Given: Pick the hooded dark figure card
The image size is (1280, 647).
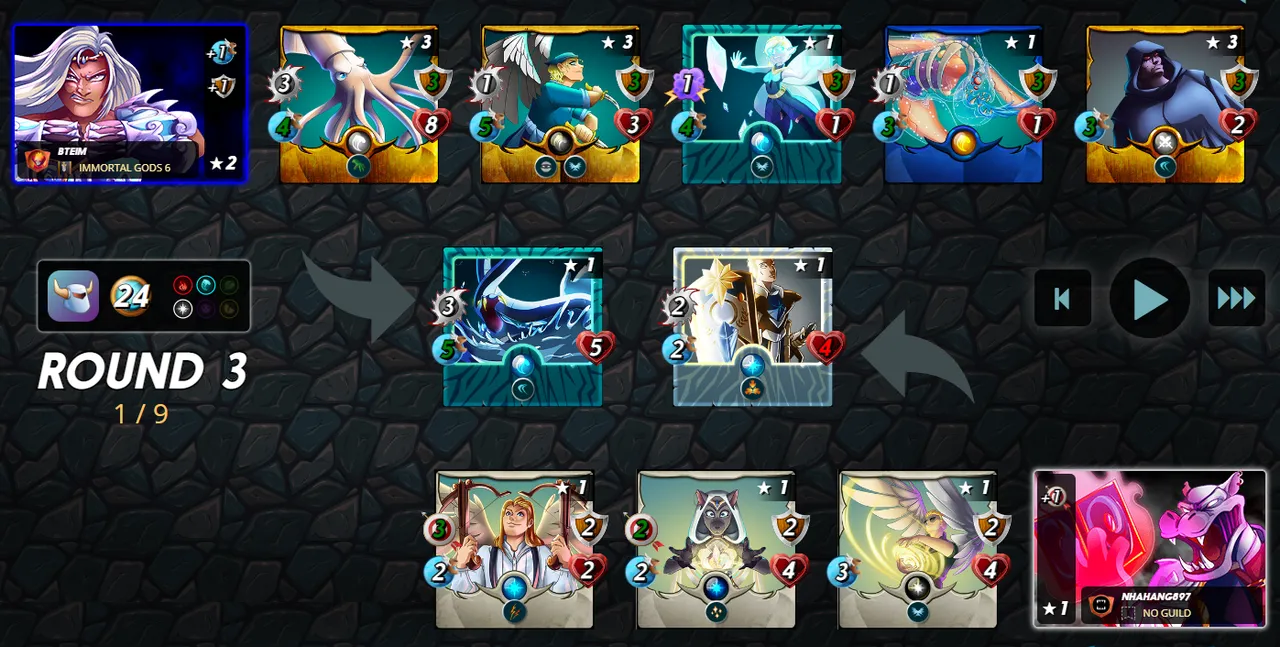Looking at the screenshot, I should (1165, 104).
